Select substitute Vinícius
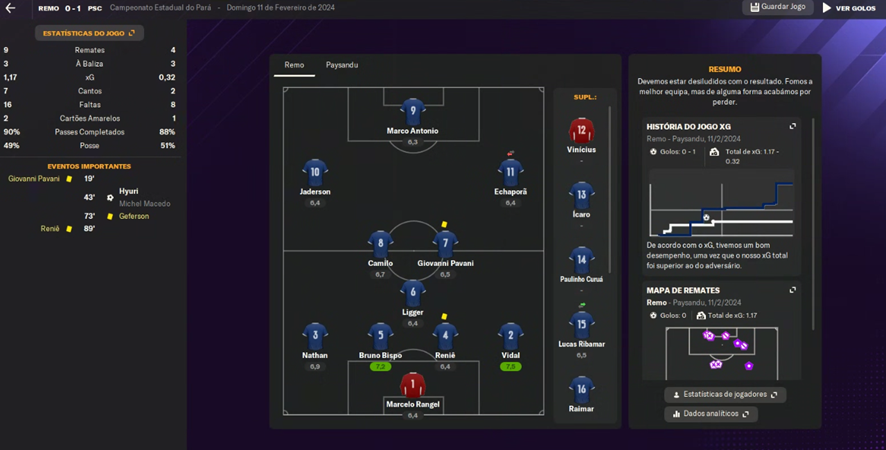 pos(581,130)
